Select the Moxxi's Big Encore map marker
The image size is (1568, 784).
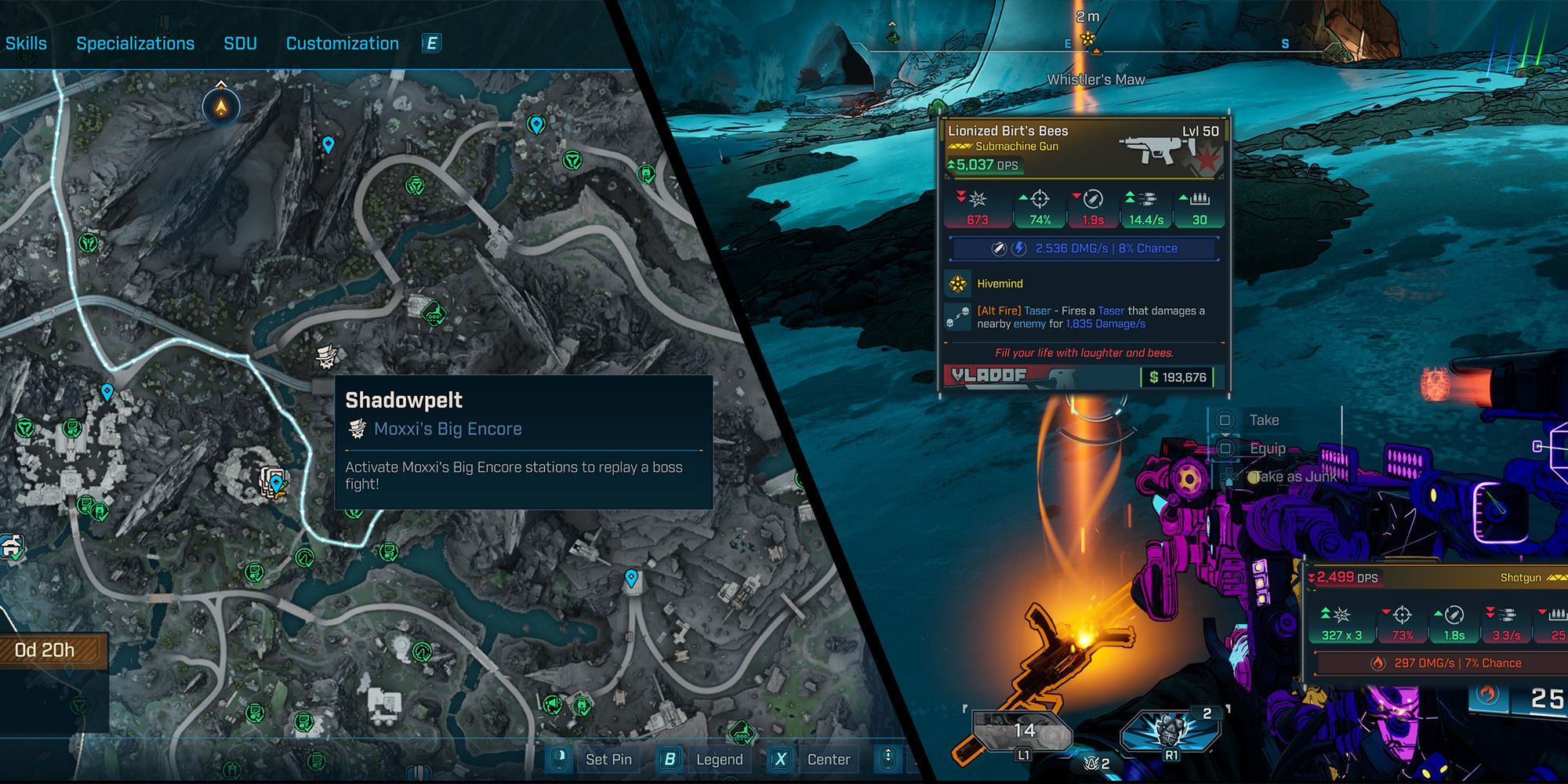(326, 357)
